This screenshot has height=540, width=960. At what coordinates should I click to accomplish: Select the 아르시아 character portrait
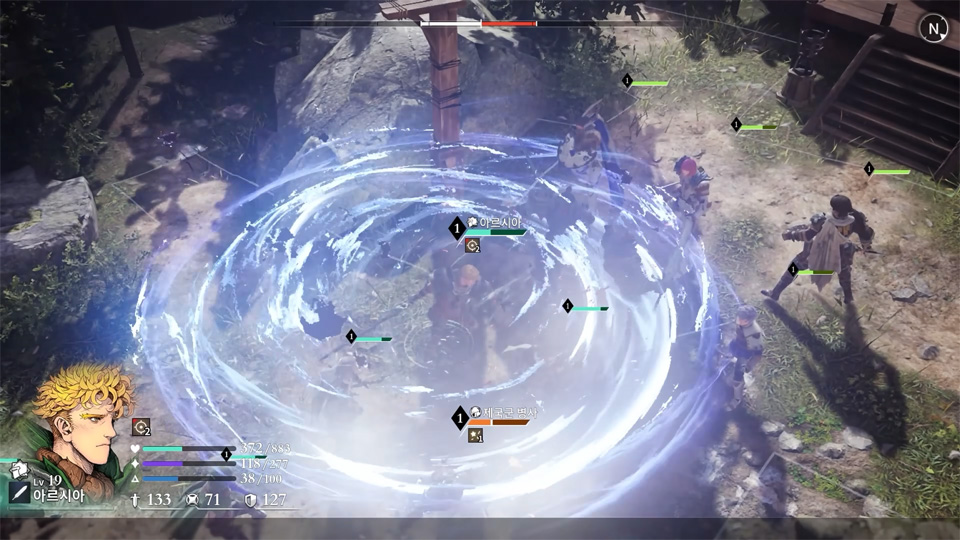click(78, 422)
